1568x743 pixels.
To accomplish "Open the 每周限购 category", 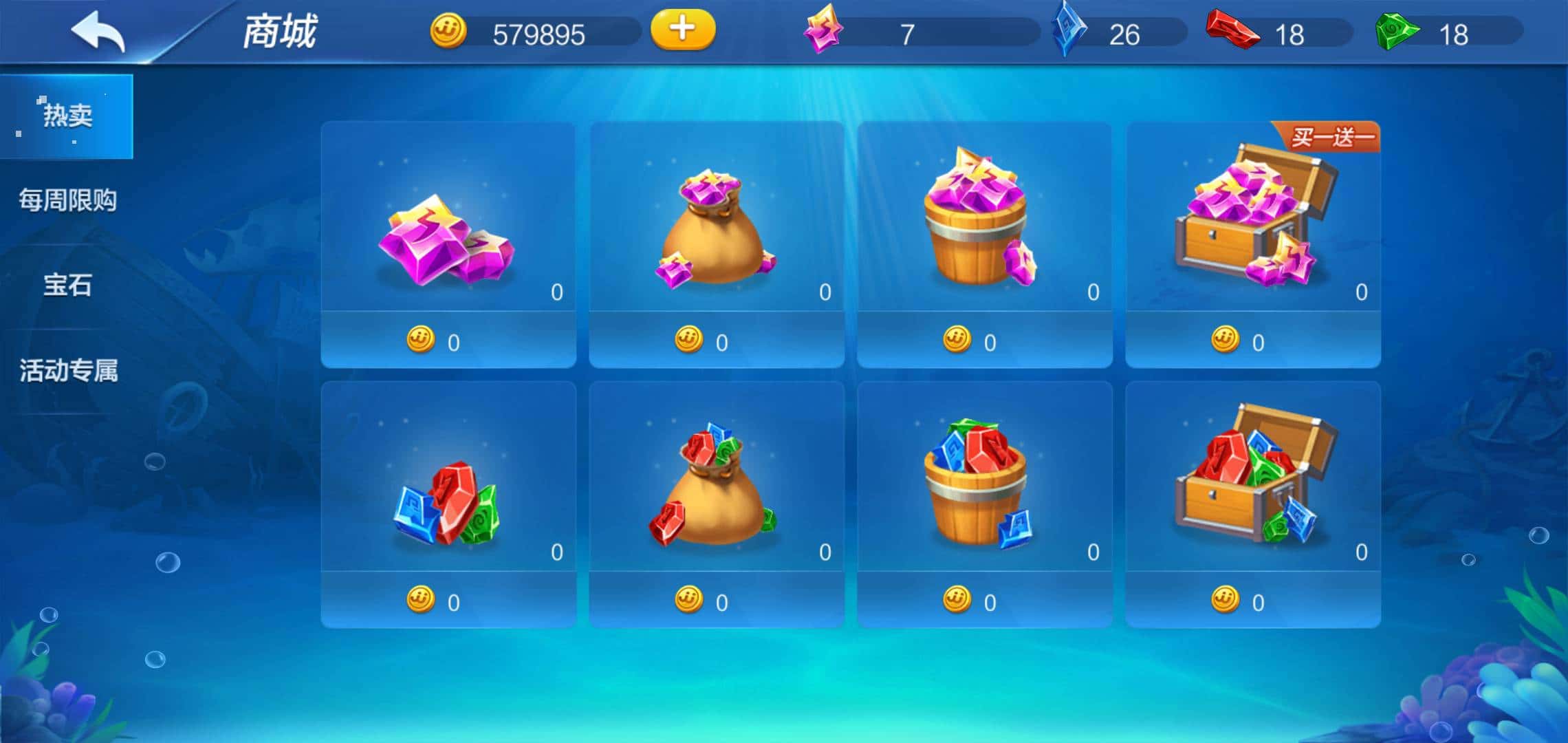I will [x=67, y=200].
